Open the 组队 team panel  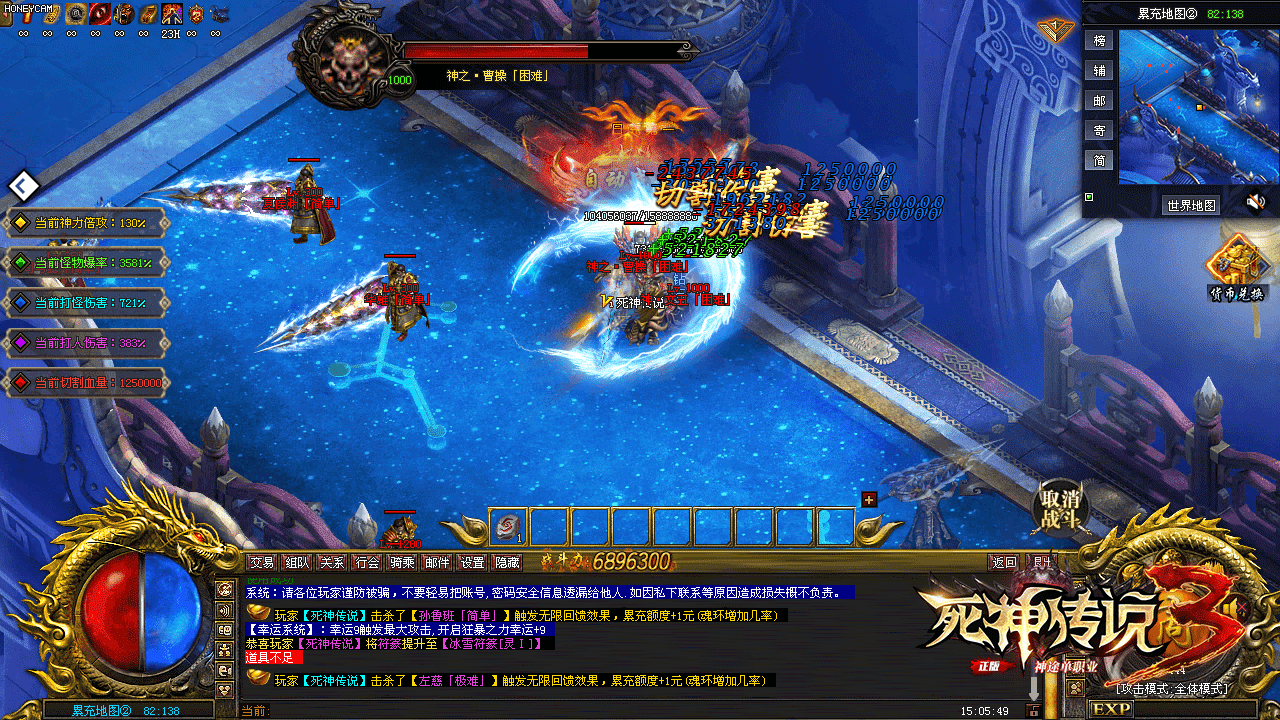[297, 563]
